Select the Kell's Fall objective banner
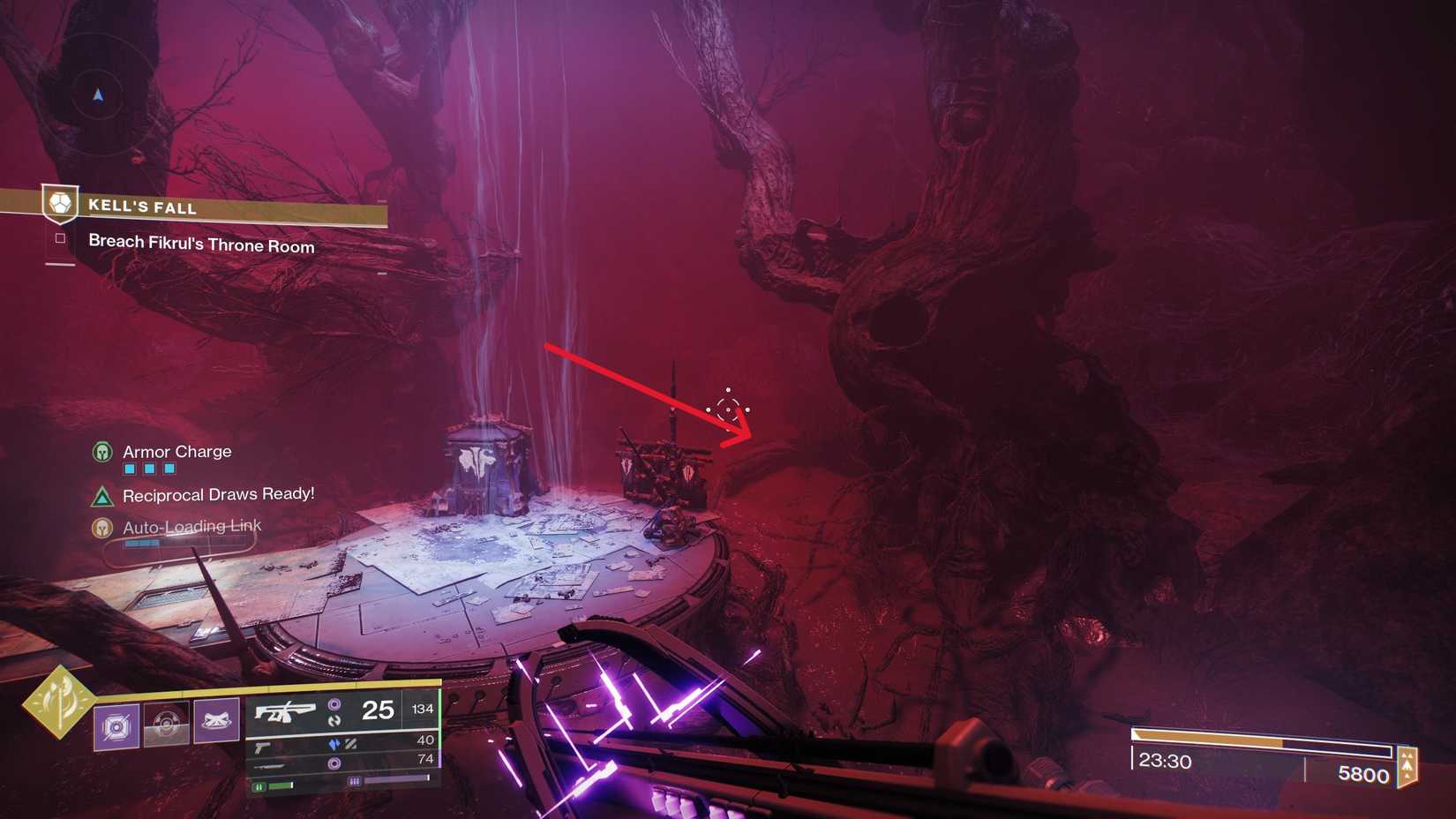The width and height of the screenshot is (1456, 819). click(212, 207)
